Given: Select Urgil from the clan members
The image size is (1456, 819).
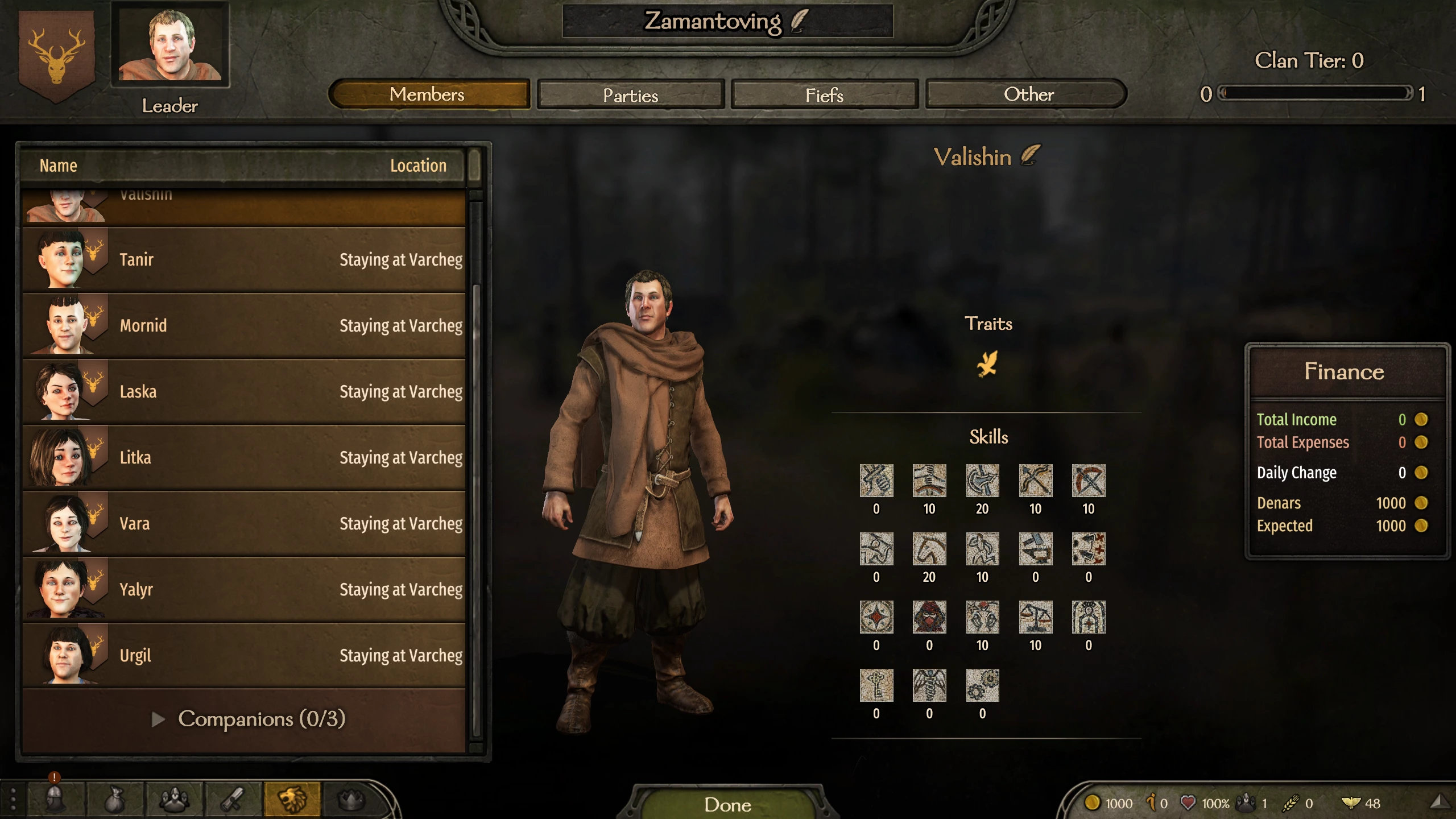Looking at the screenshot, I should [245, 656].
